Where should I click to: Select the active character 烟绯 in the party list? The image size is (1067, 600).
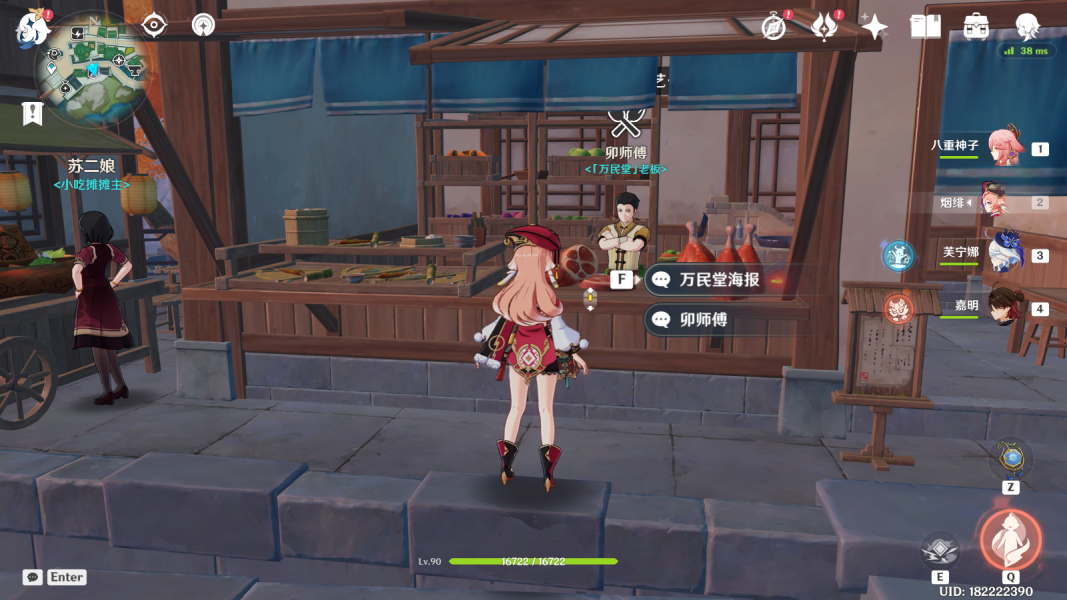[1000, 202]
